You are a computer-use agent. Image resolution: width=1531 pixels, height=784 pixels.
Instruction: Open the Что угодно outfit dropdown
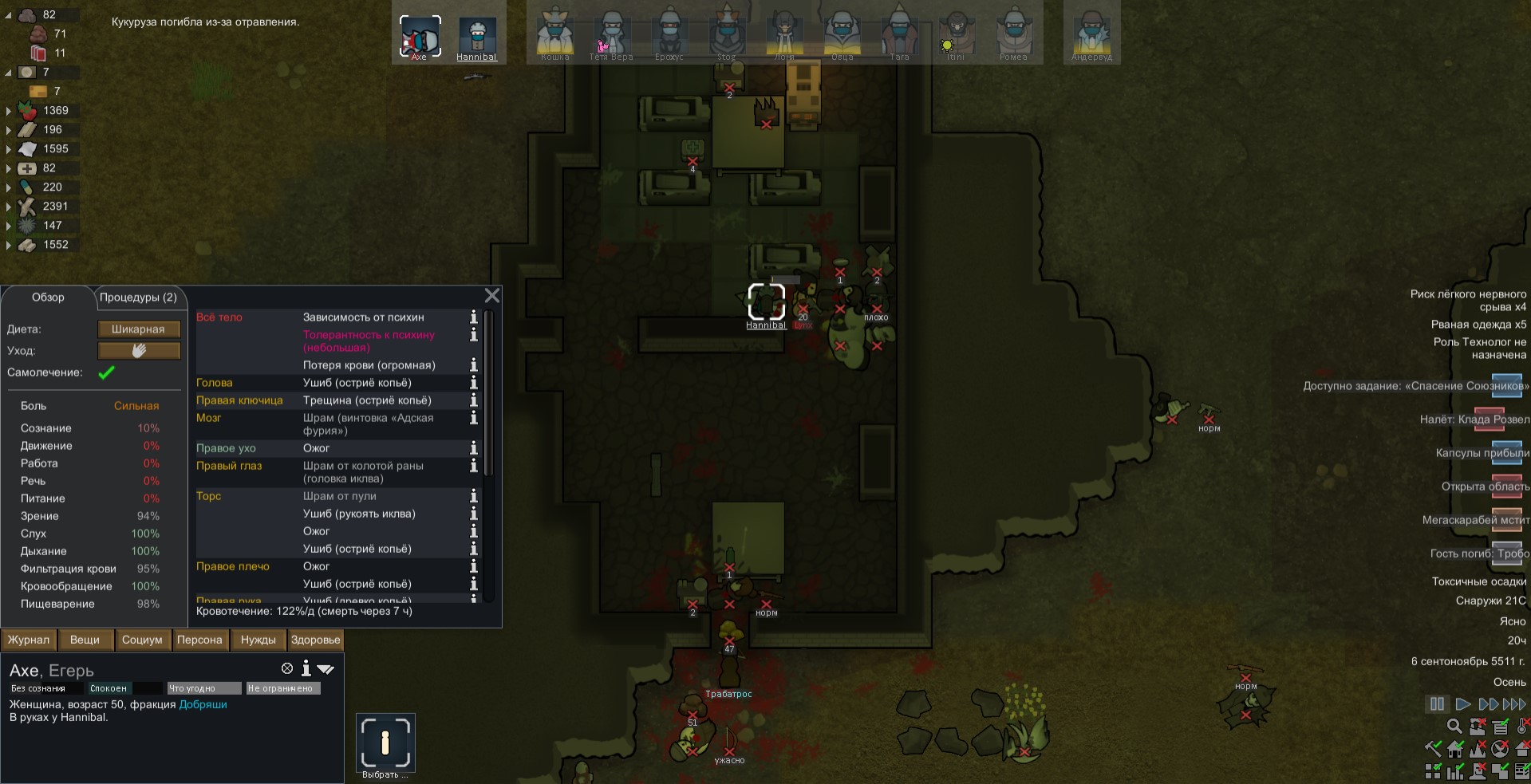click(x=203, y=688)
